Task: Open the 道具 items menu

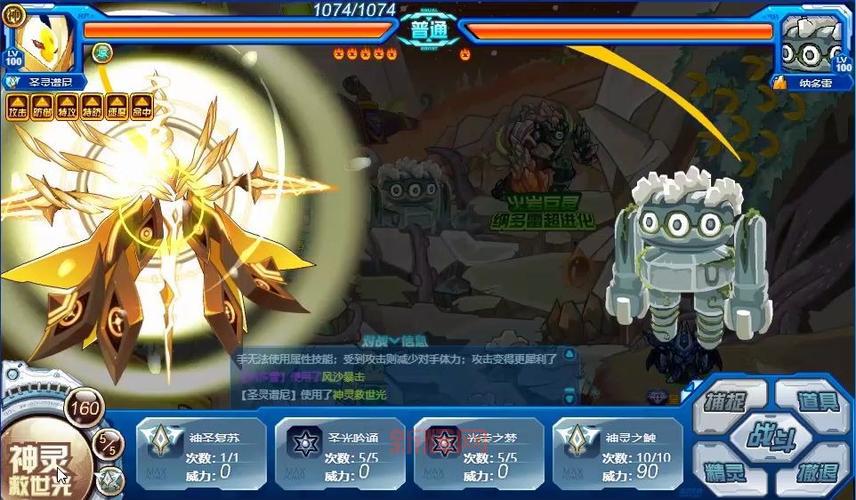Action: [815, 402]
